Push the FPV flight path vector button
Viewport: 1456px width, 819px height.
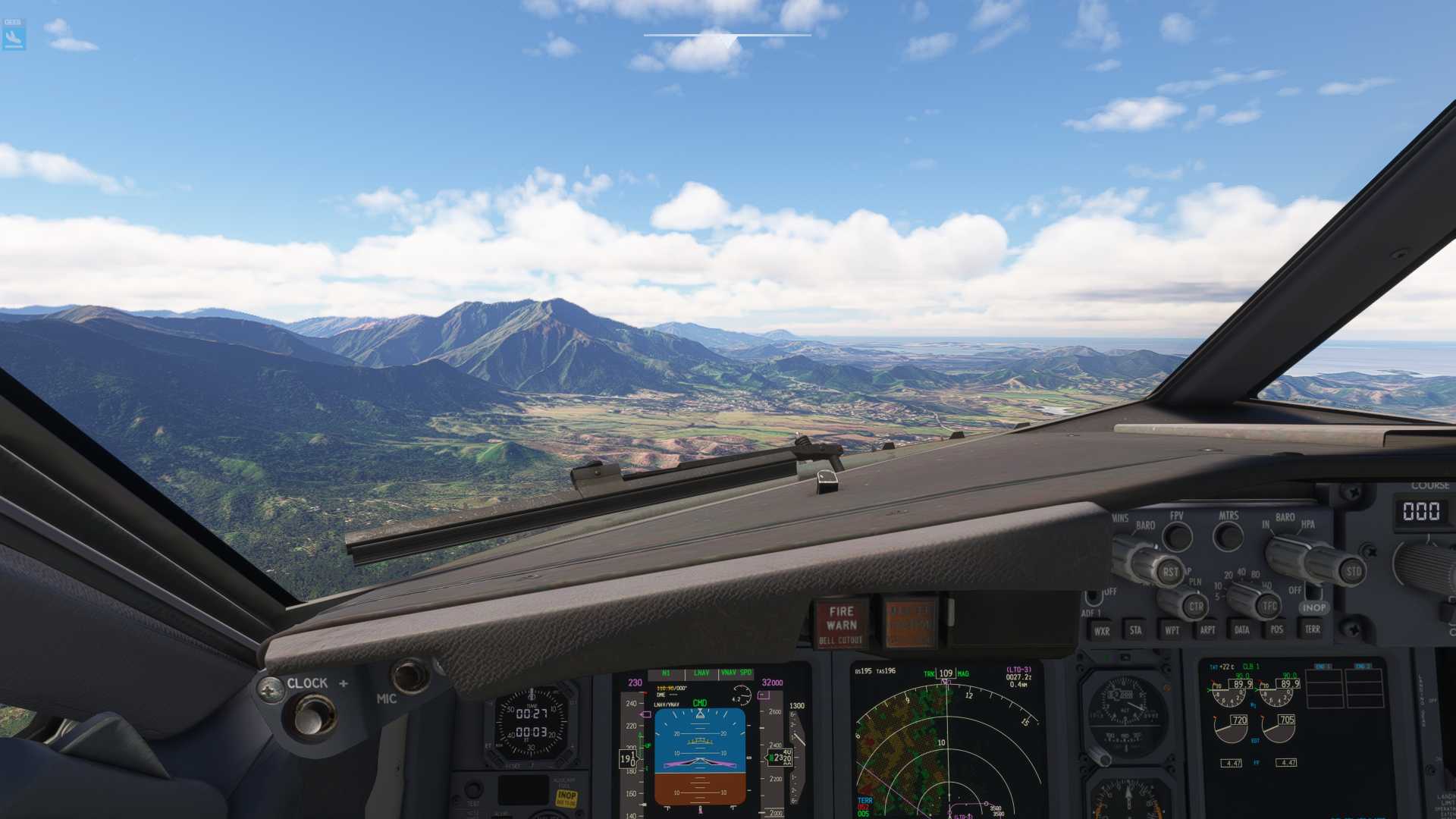pos(1178,537)
